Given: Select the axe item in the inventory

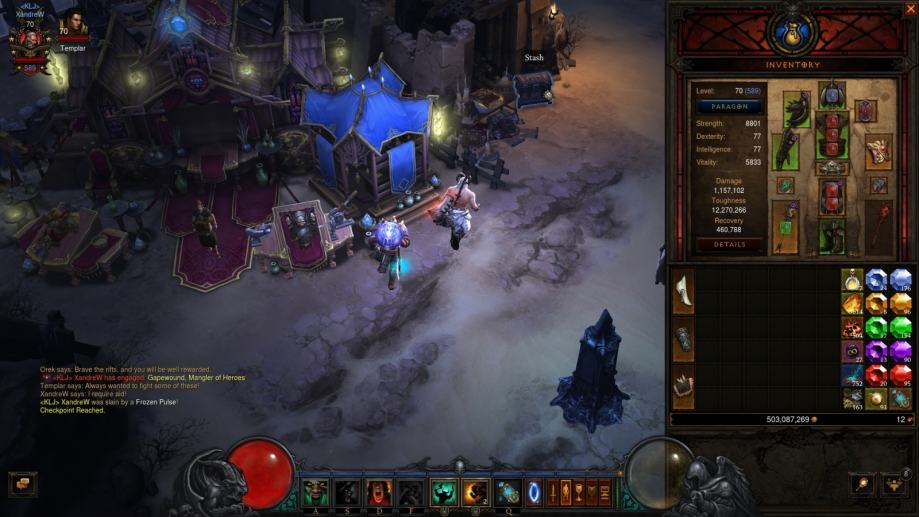Looking at the screenshot, I should pos(683,291).
